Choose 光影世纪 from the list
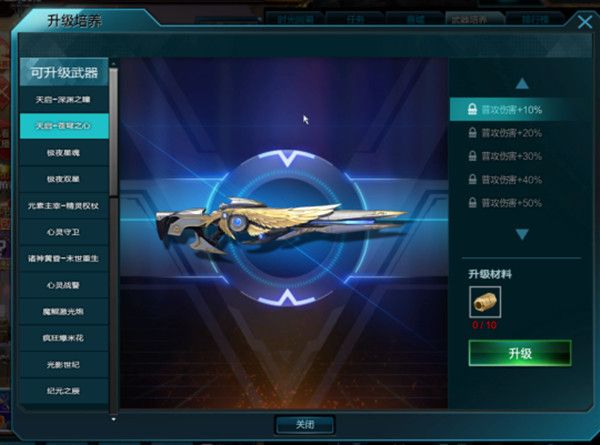 tap(64, 364)
